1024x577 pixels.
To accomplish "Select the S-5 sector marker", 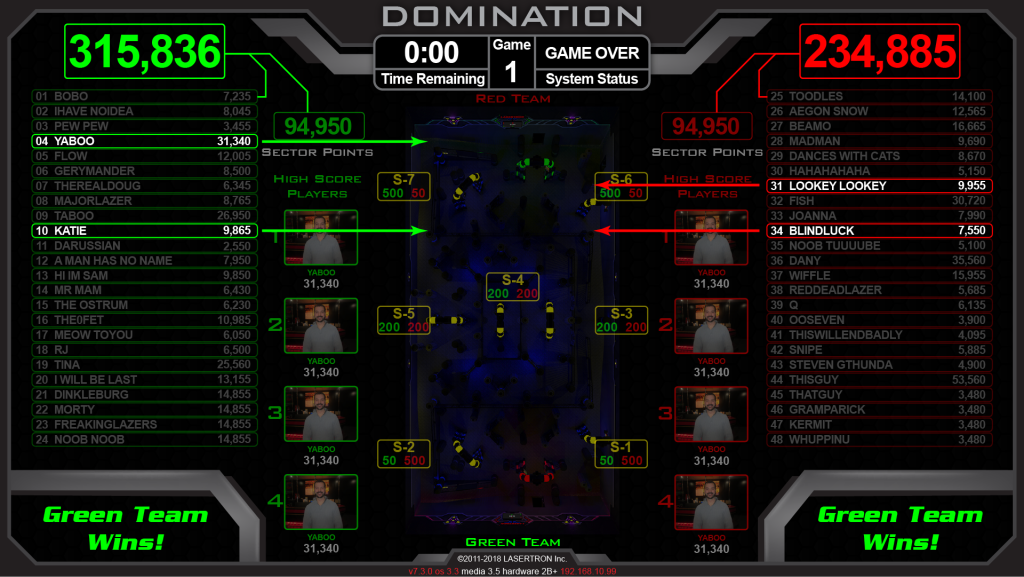I will pos(404,320).
